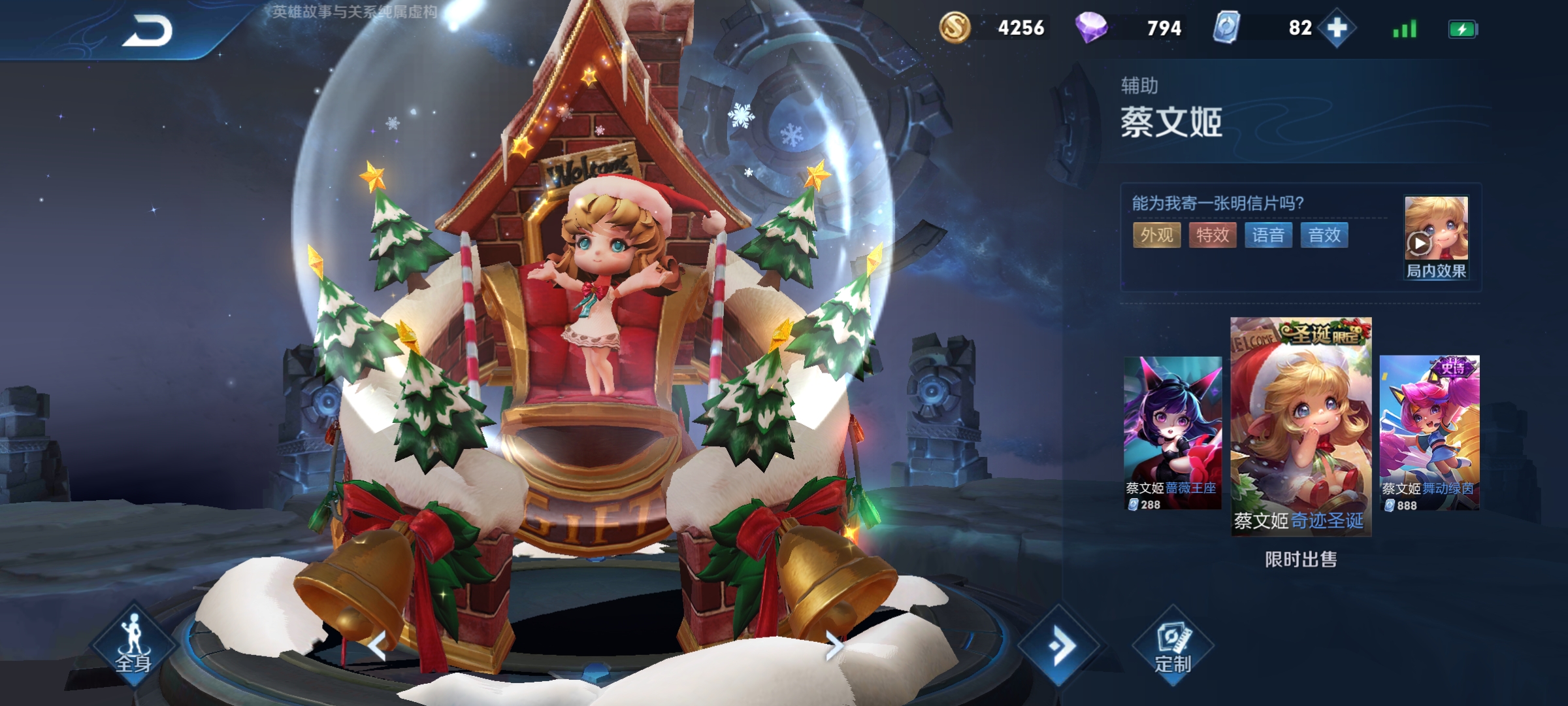Select the 音效 sound effects tag
Viewport: 1568px width, 706px height.
(x=1324, y=235)
